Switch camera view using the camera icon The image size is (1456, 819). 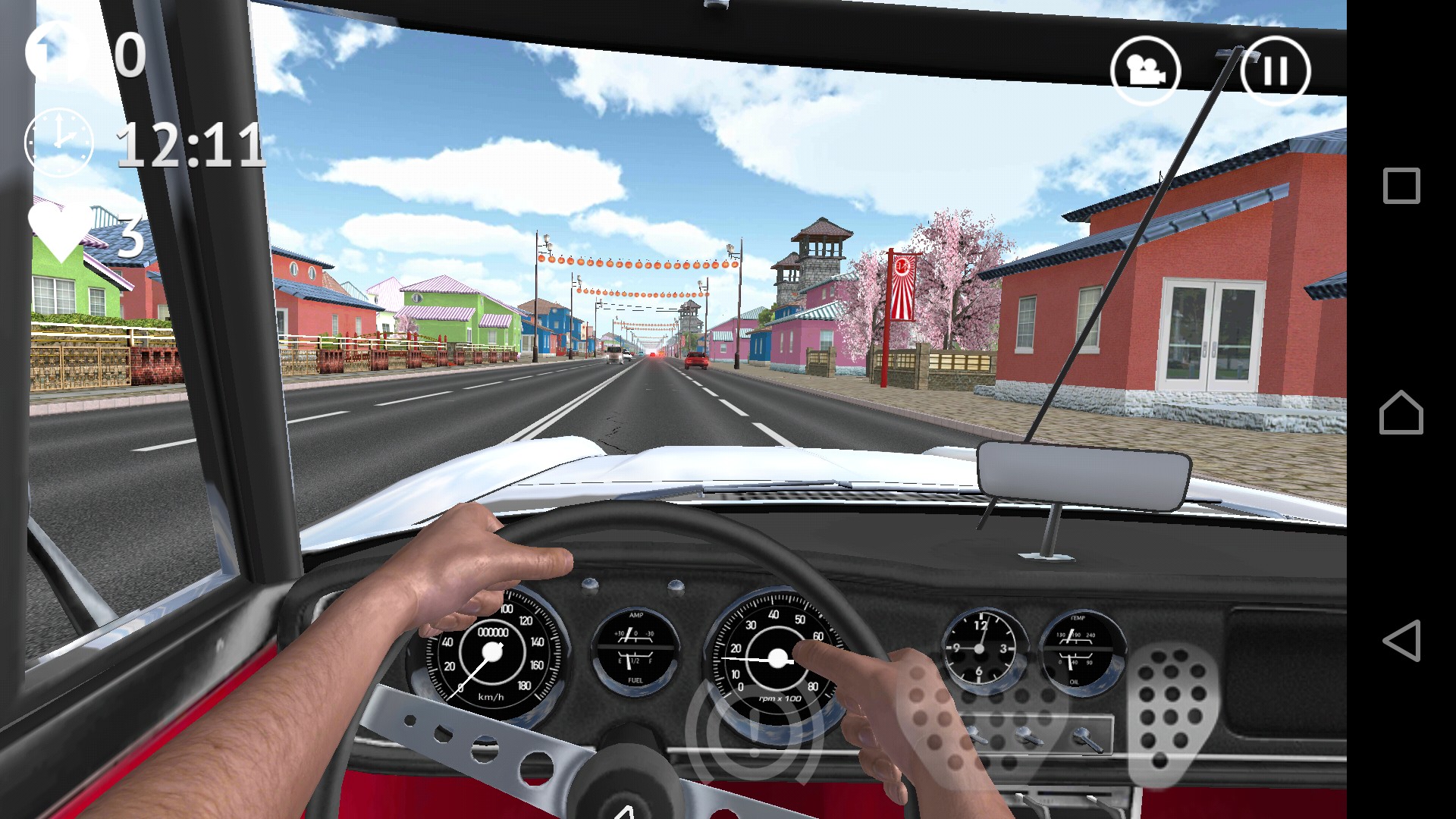(x=1145, y=71)
